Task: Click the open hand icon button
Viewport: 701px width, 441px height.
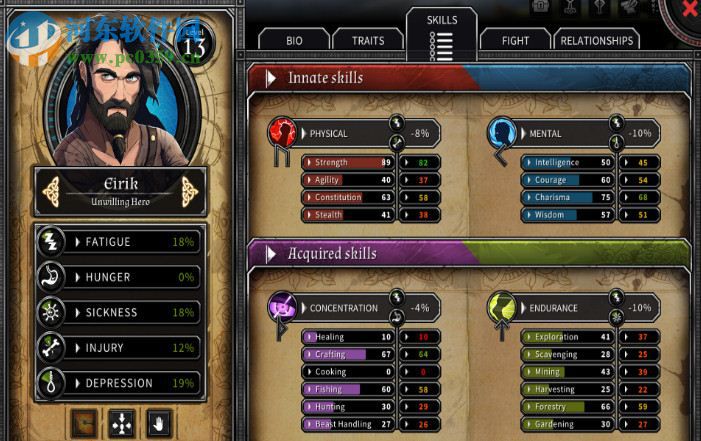Action: coord(157,423)
